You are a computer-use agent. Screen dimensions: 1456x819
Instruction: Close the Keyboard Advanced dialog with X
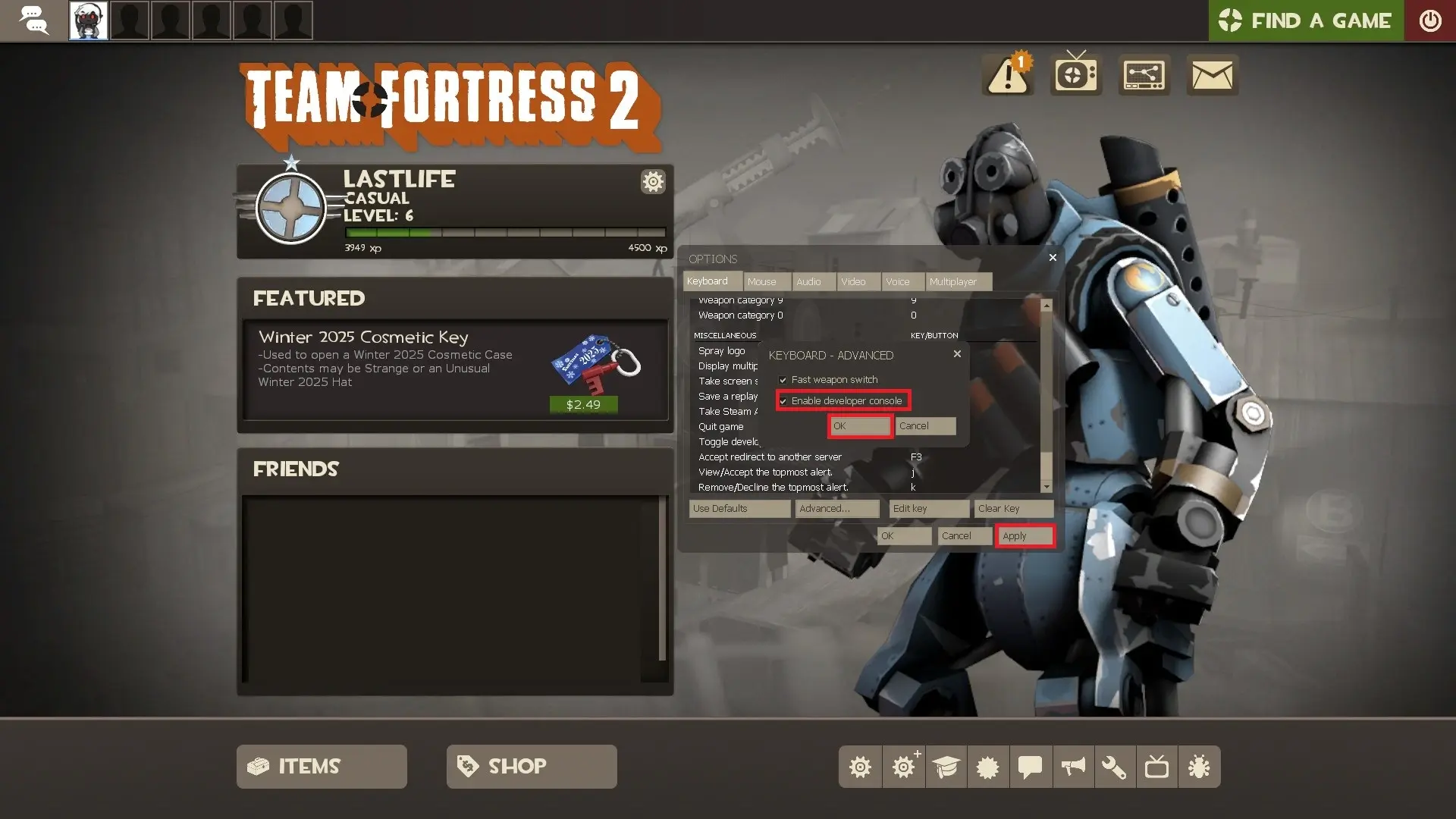pos(957,354)
